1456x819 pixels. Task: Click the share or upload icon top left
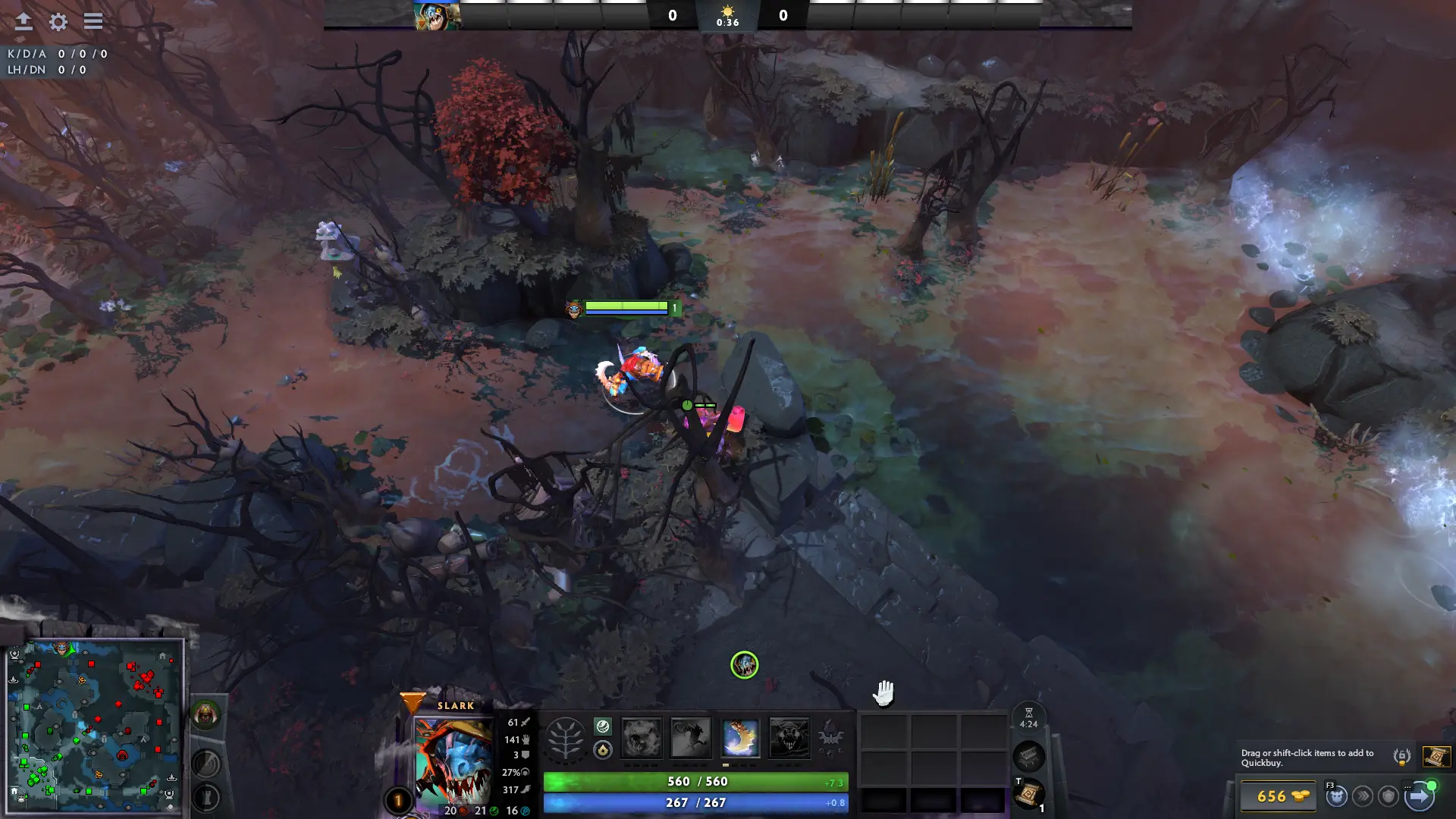pos(25,22)
